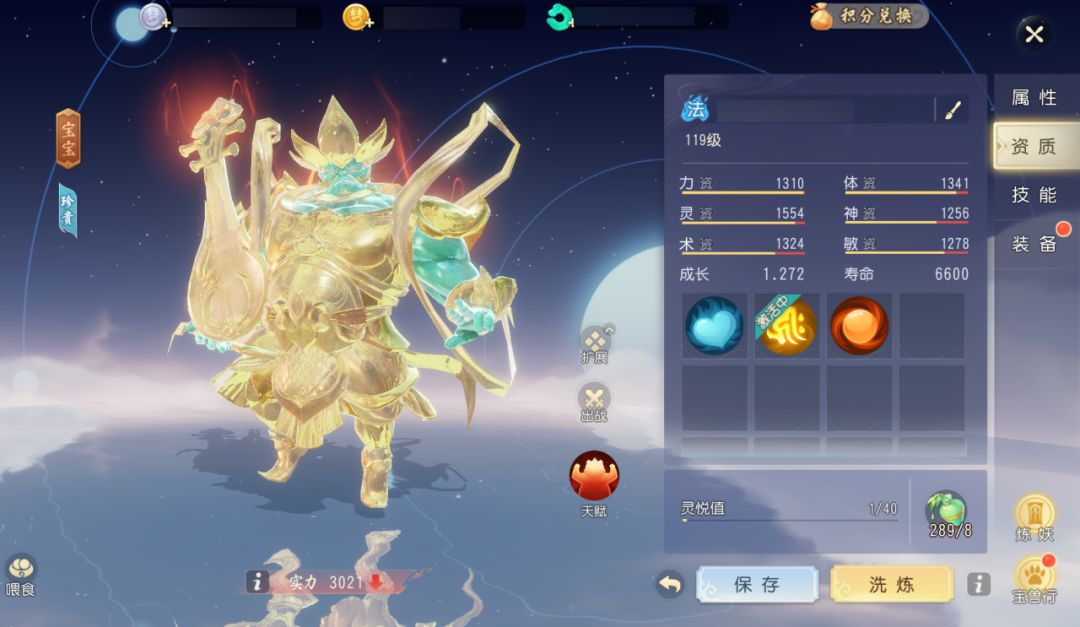
Task: Edit pet name with brush icon
Action: coord(953,110)
